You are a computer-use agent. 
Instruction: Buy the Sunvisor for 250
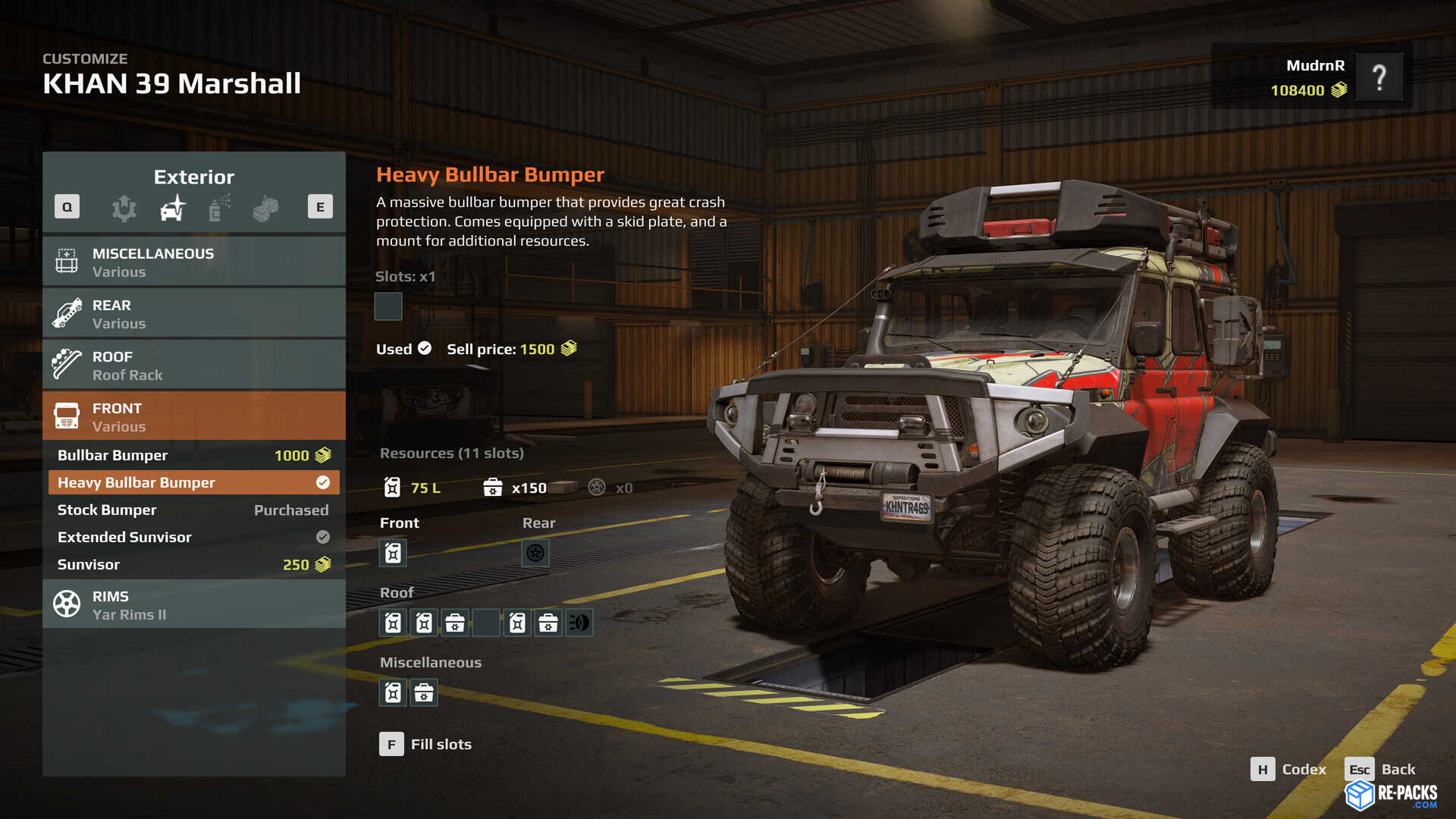[193, 564]
